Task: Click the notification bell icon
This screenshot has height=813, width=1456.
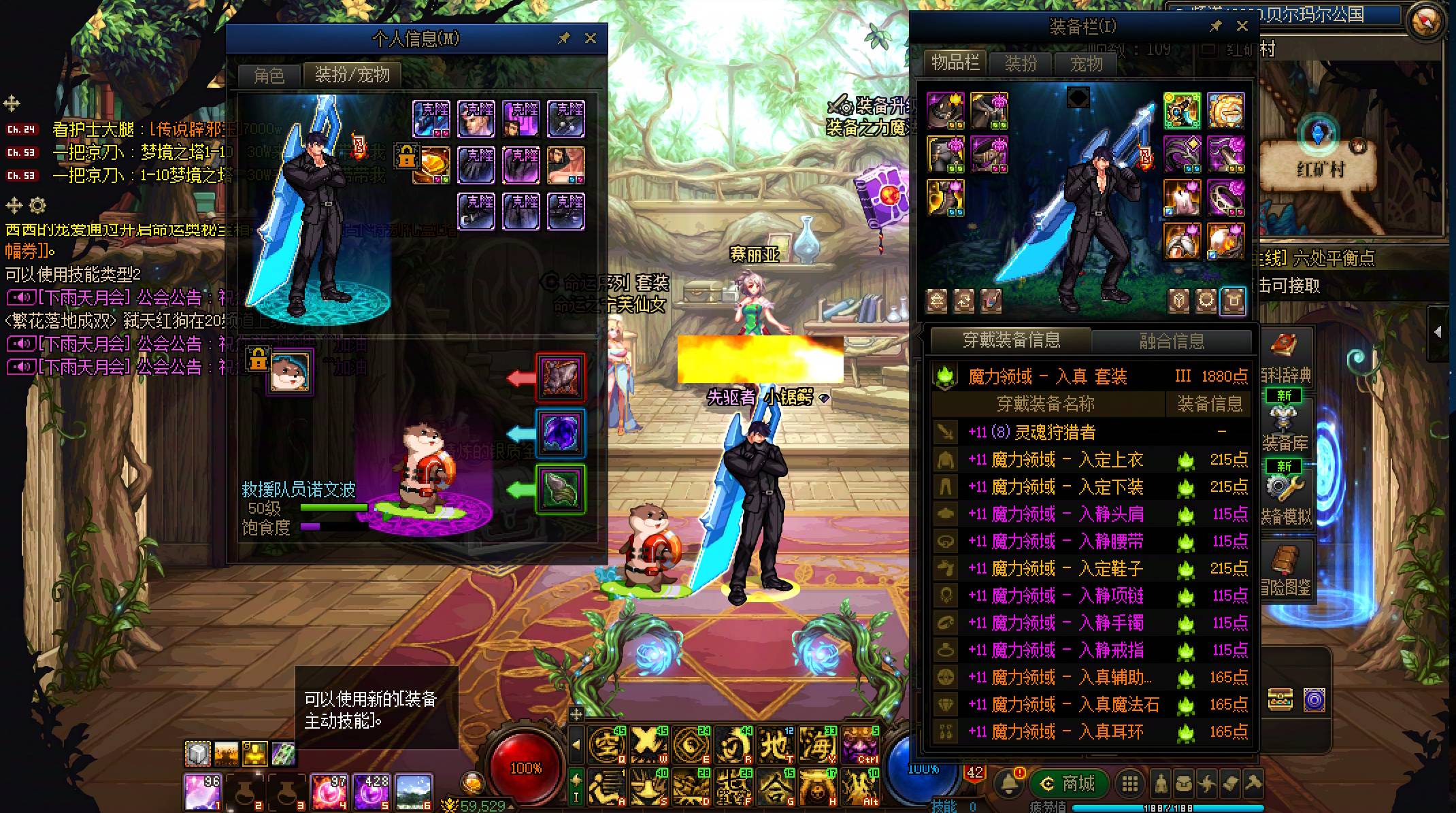Action: (1008, 784)
